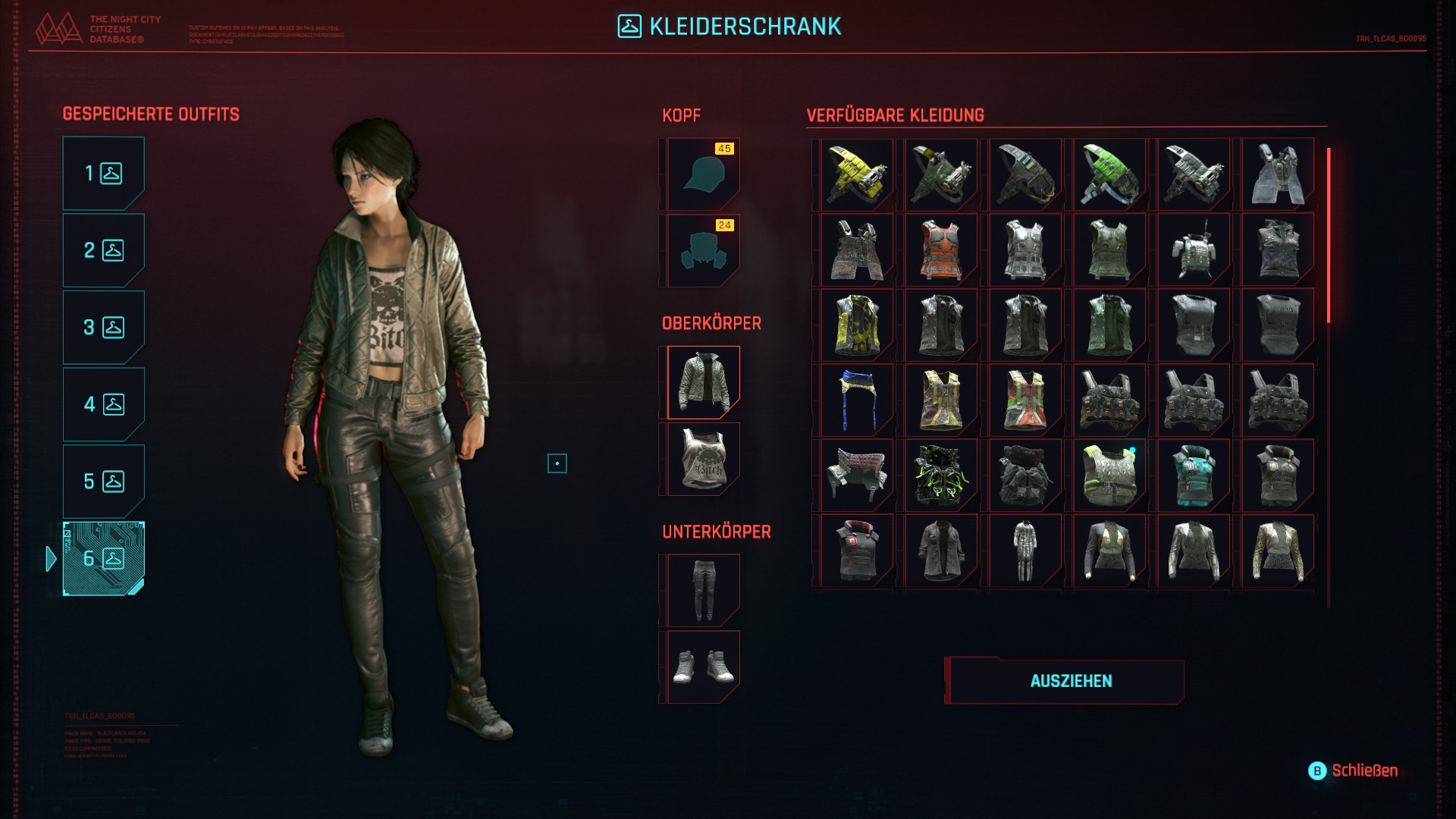Select the teal vest clothing item

click(1194, 475)
